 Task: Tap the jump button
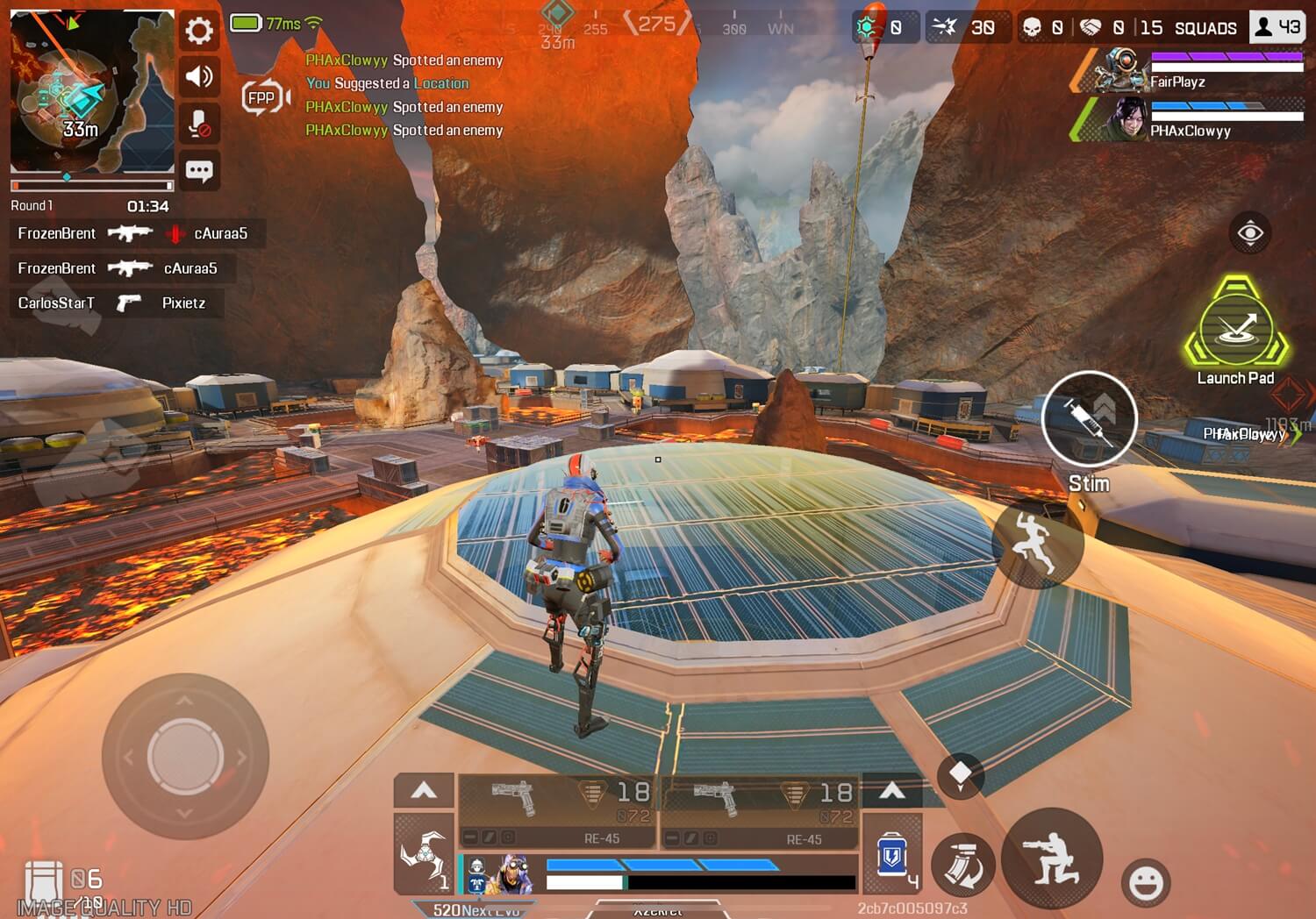click(x=1036, y=544)
